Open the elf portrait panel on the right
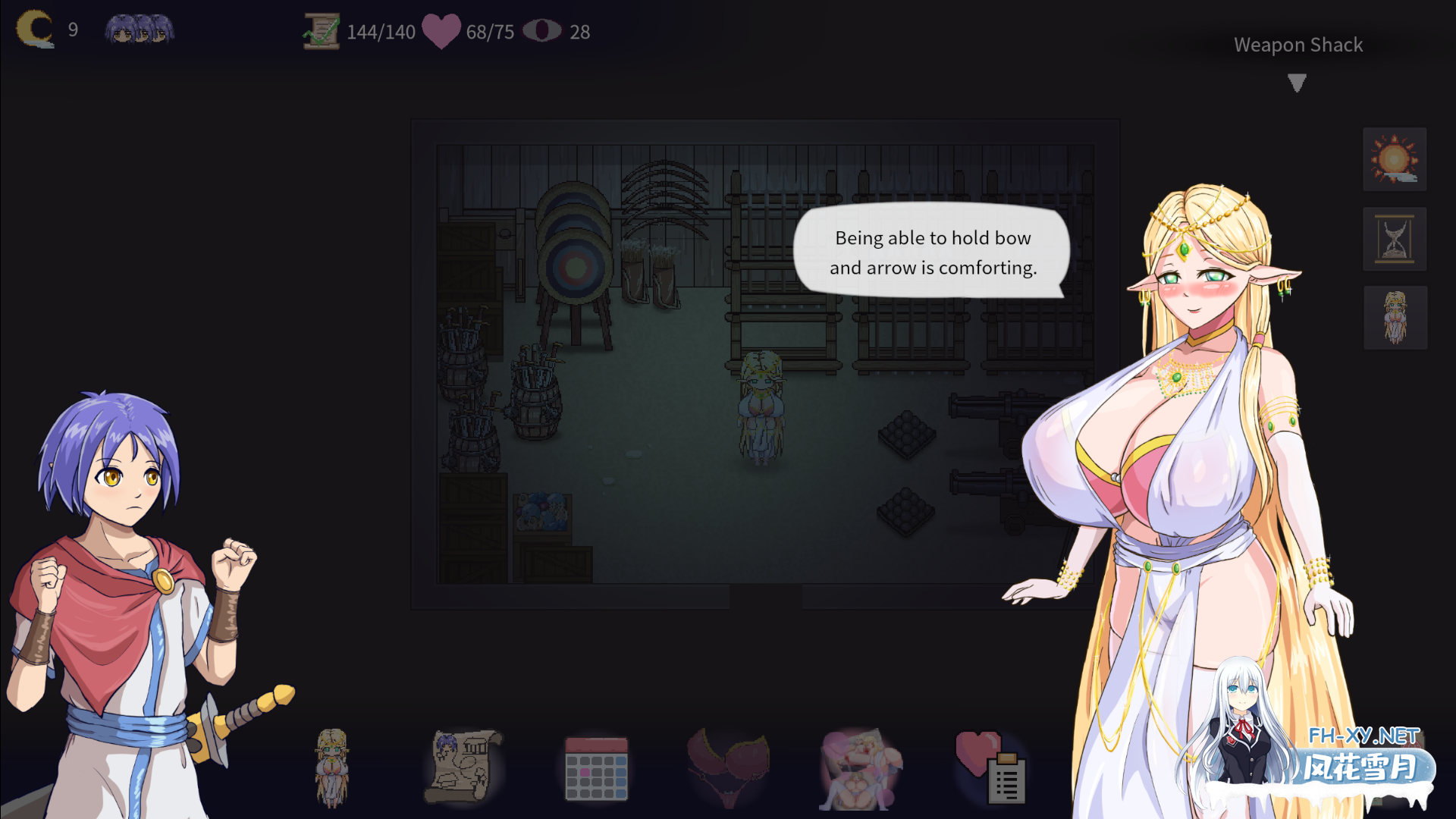Viewport: 1456px width, 819px height. click(1395, 318)
